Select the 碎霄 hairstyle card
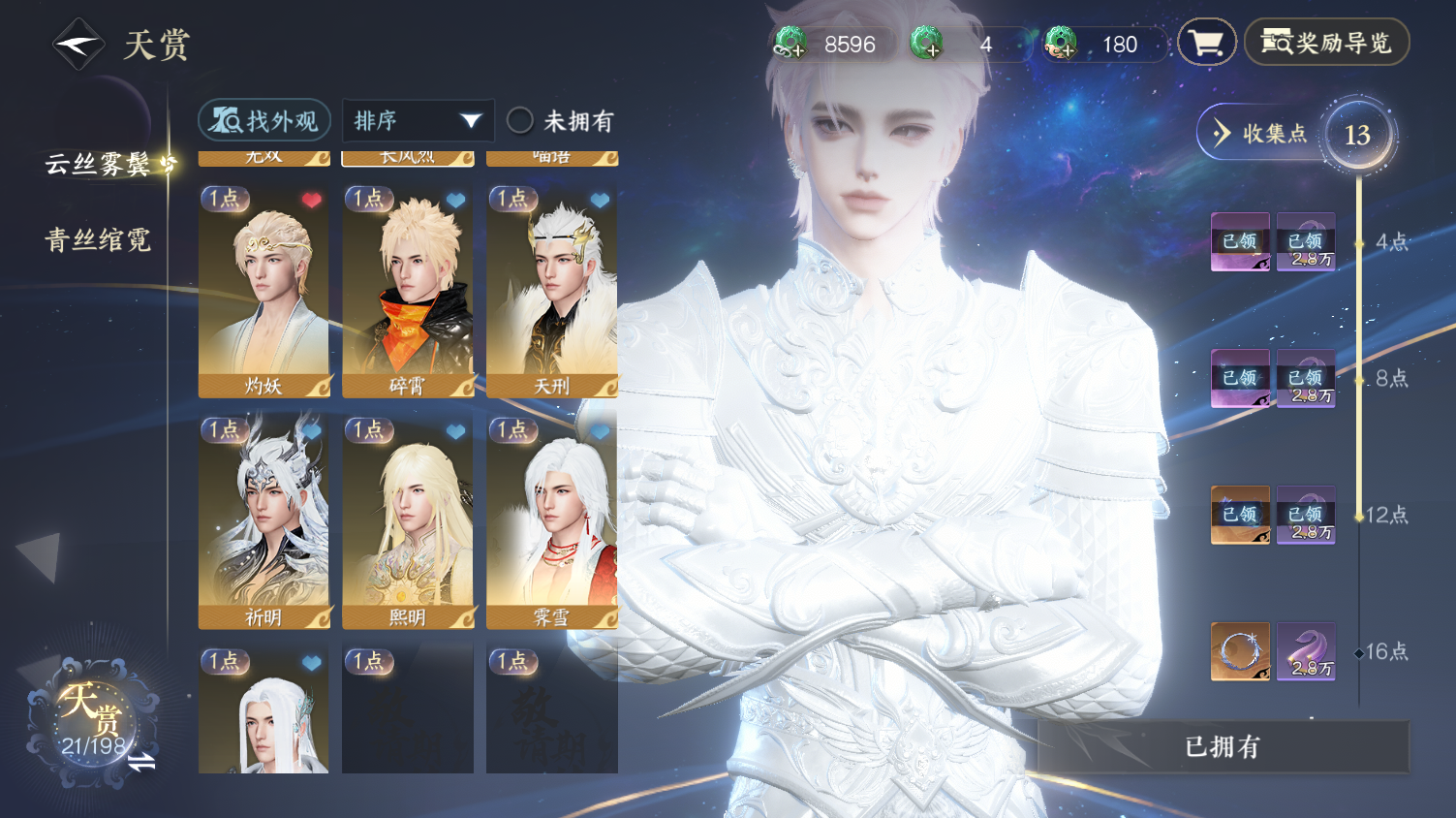1456x818 pixels. pyautogui.click(x=408, y=291)
